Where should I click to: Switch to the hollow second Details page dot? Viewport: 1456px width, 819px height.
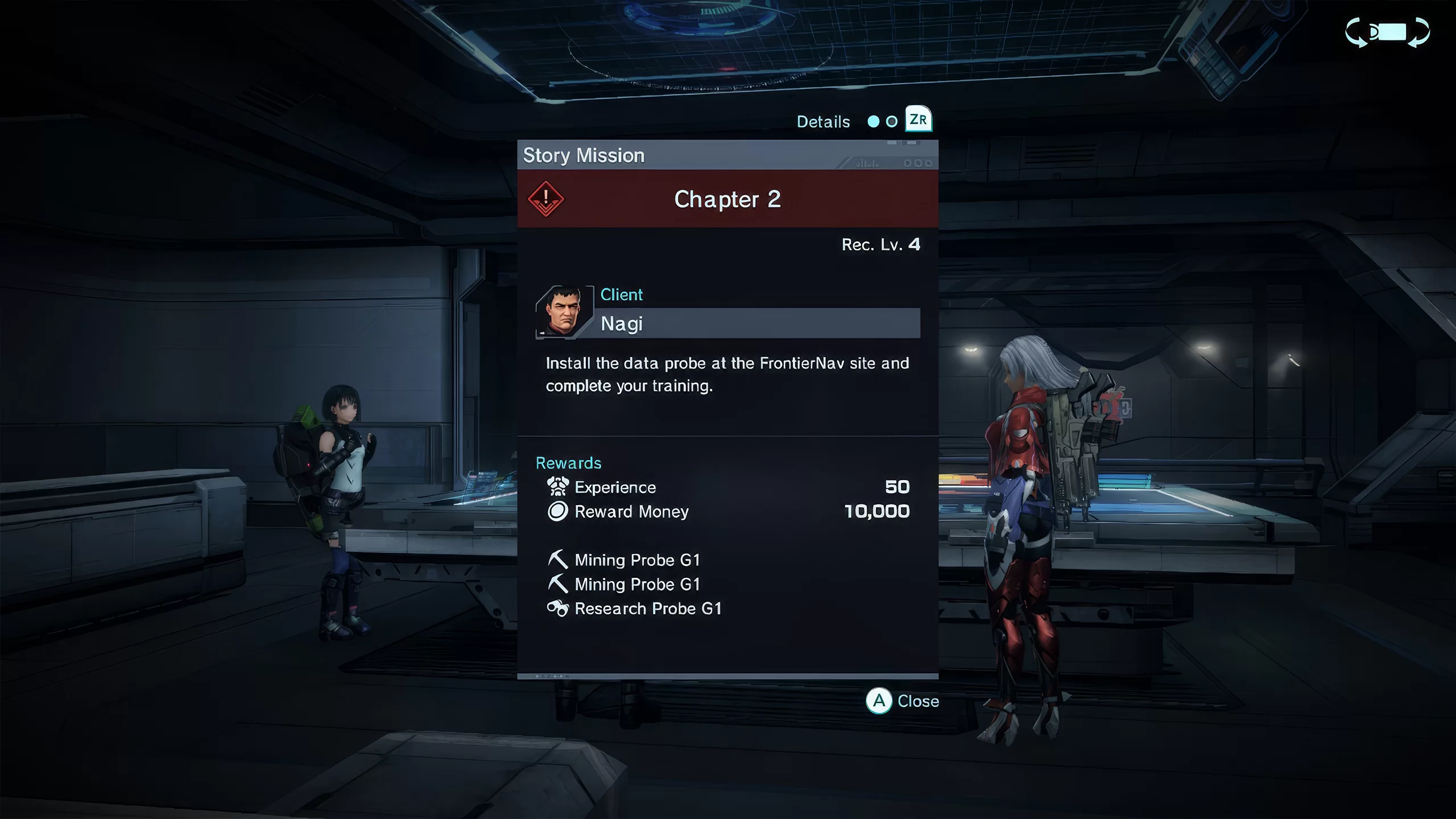(x=892, y=121)
